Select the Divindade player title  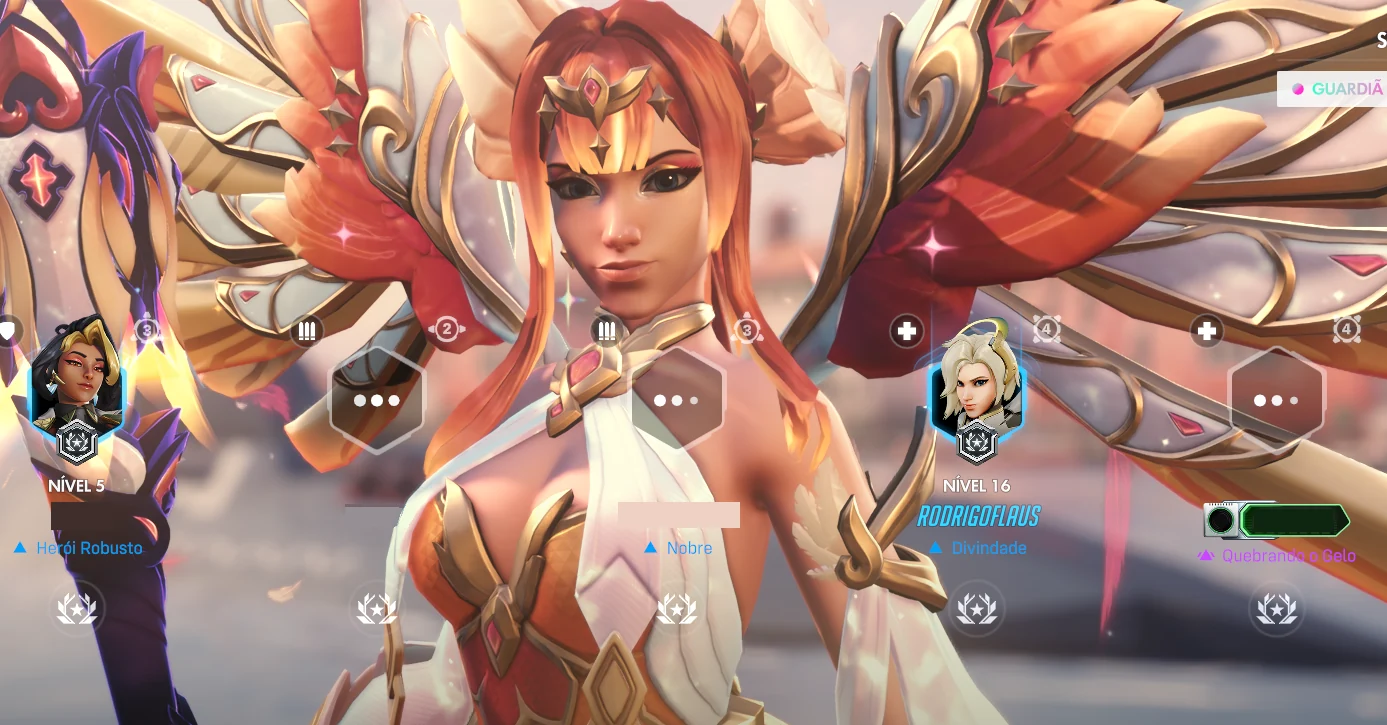(x=988, y=548)
